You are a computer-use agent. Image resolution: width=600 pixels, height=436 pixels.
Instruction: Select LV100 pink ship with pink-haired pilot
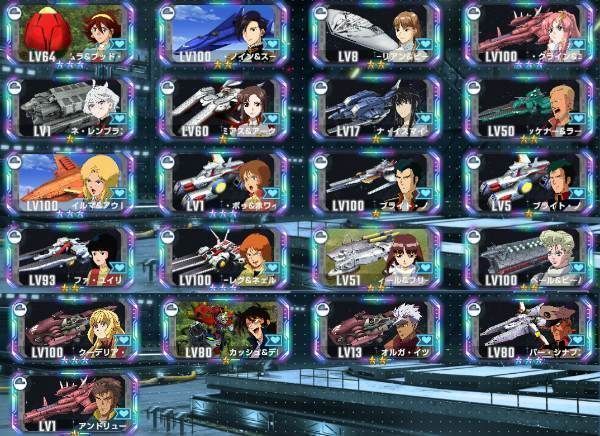(x=528, y=33)
